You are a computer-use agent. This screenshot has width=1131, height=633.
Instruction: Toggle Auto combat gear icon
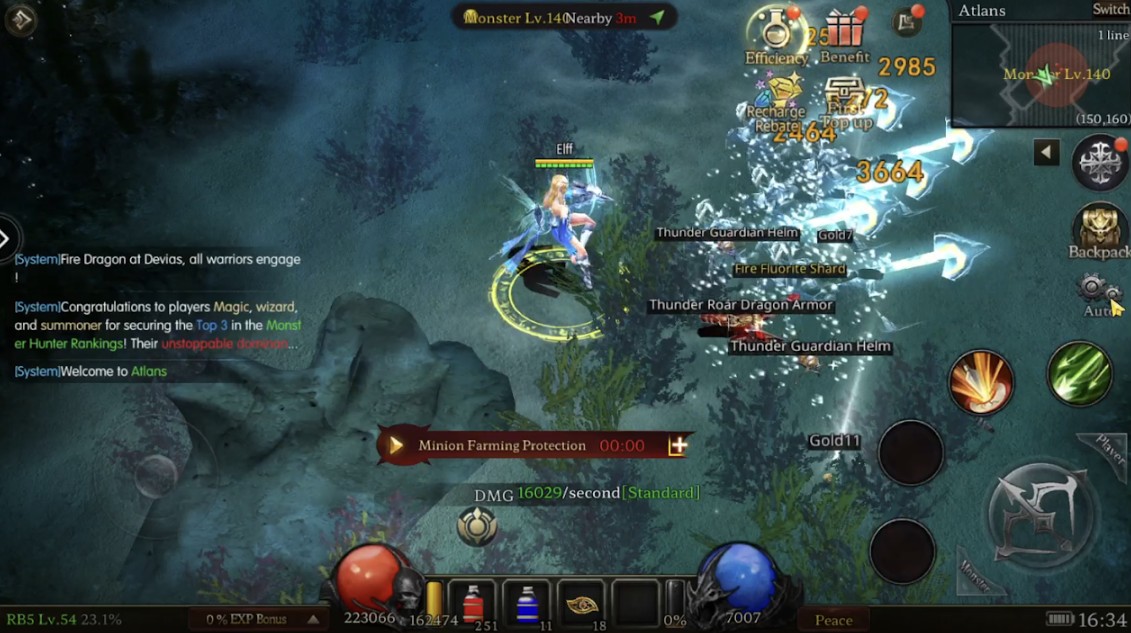click(1099, 293)
